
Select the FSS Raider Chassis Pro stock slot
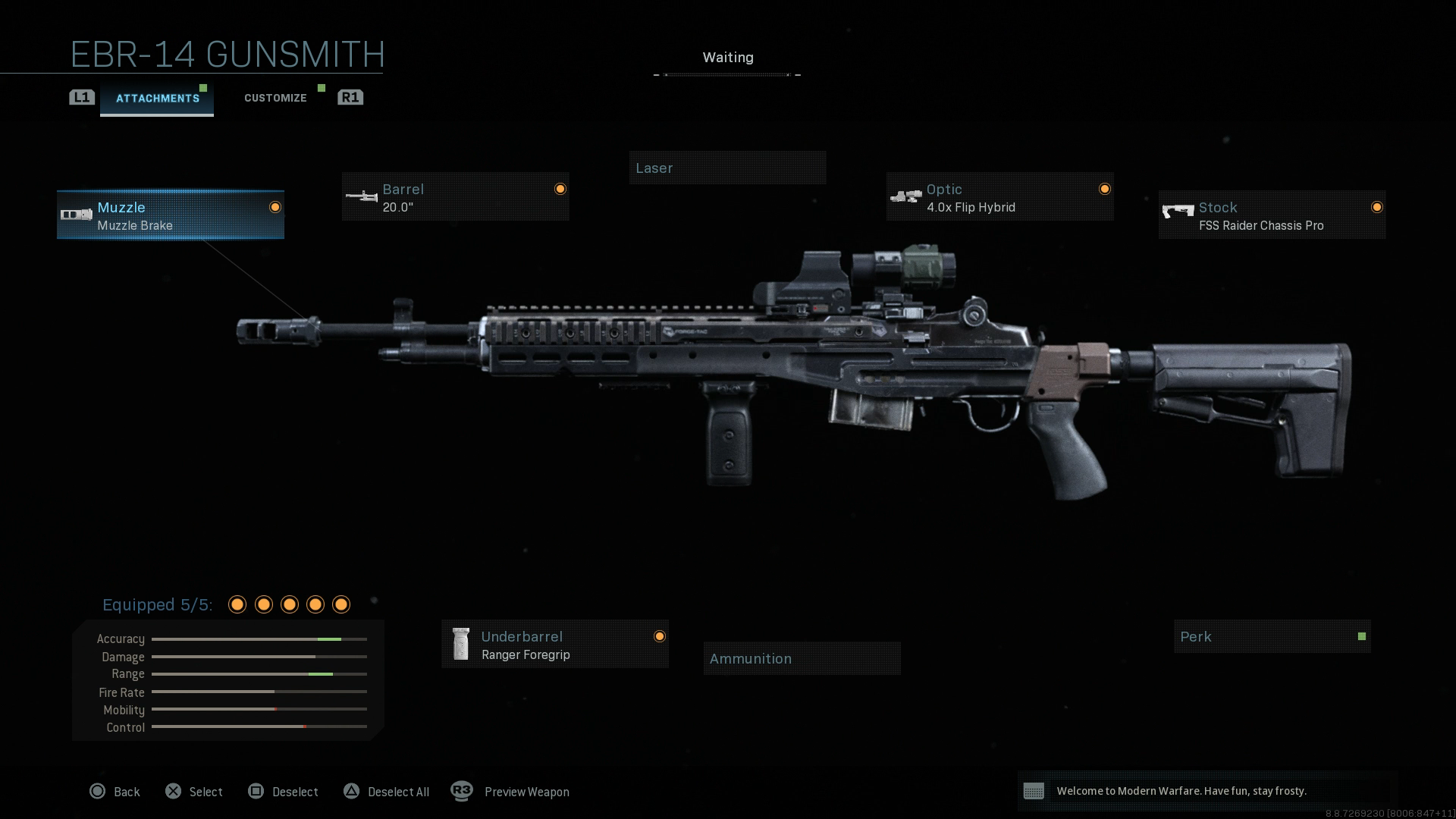tap(1270, 215)
